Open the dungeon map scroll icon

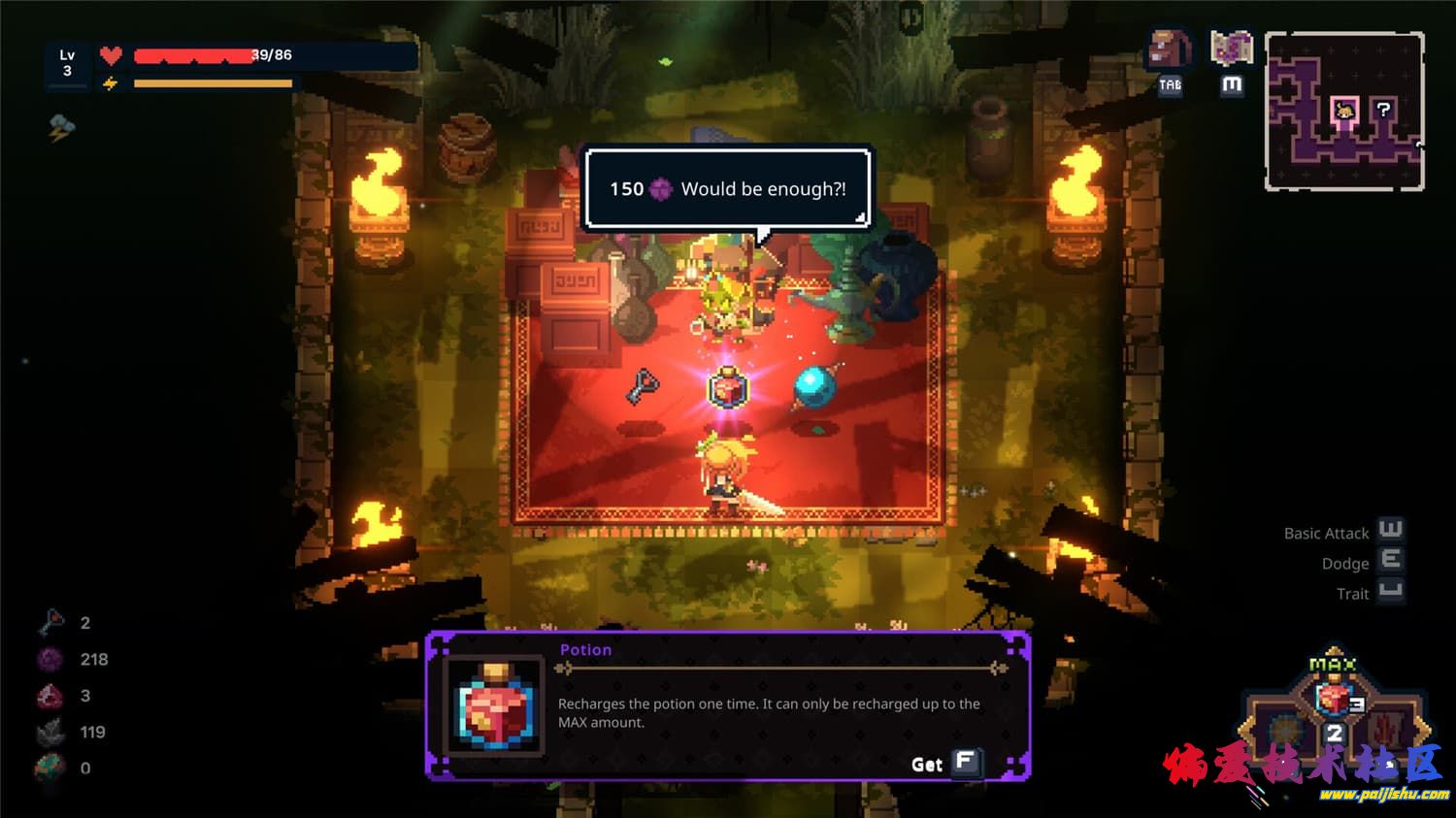[1231, 48]
